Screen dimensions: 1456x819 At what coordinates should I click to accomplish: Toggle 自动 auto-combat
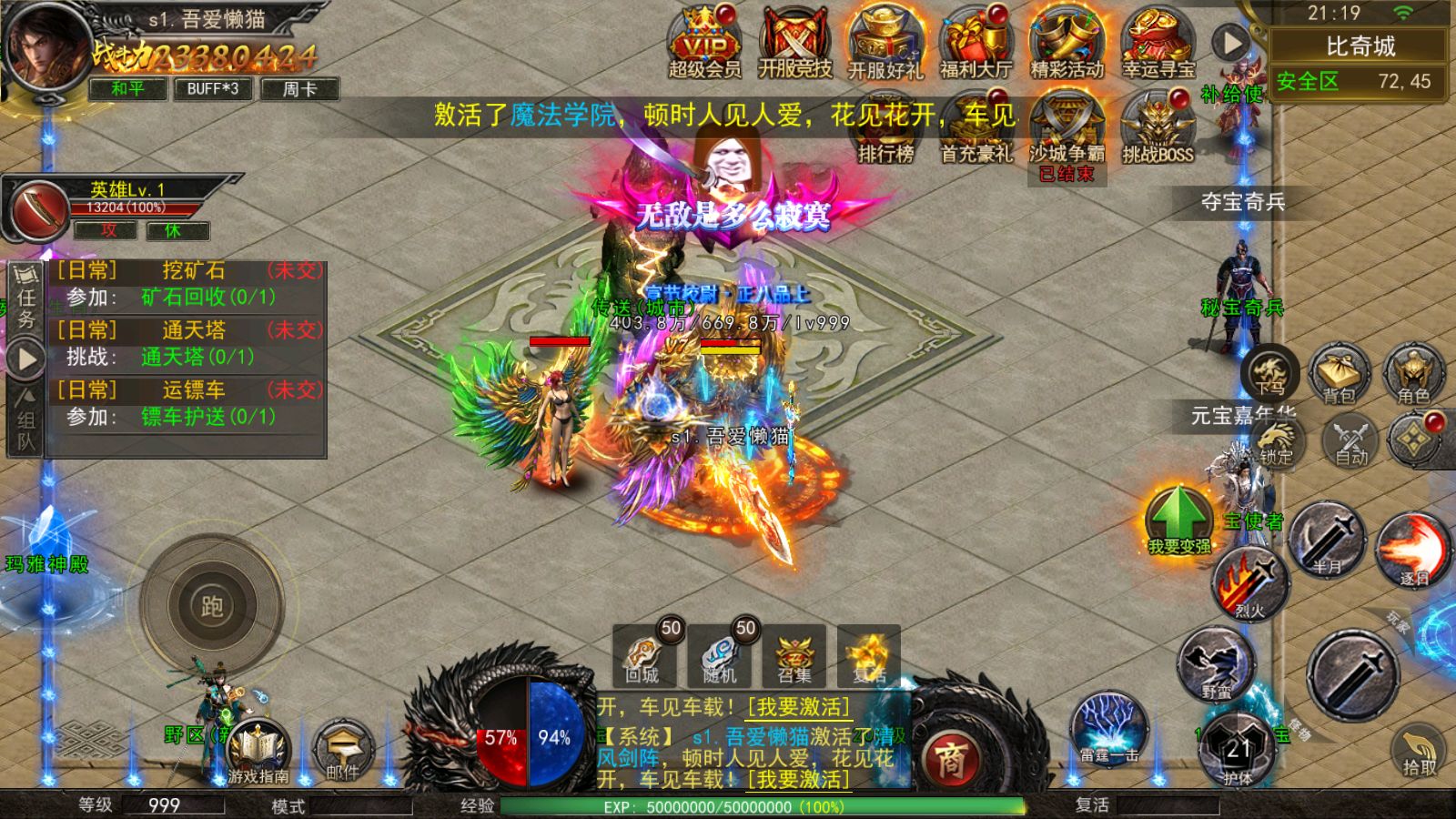click(1351, 441)
